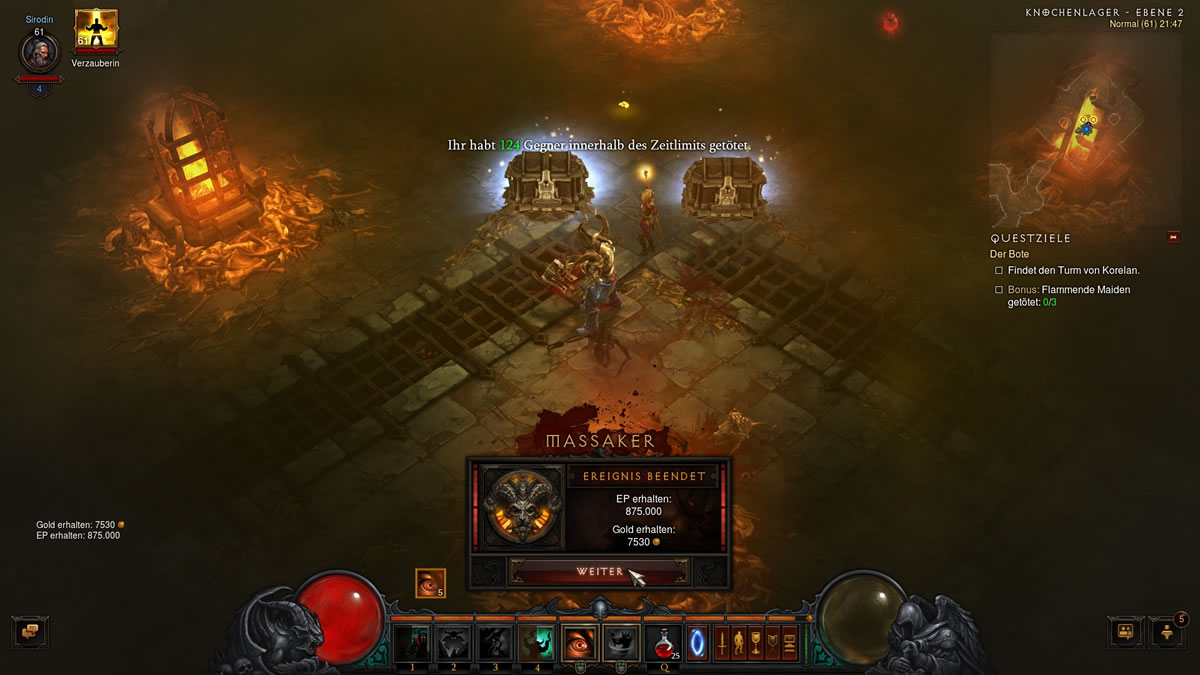
Task: Use the red health potion
Action: (x=662, y=642)
